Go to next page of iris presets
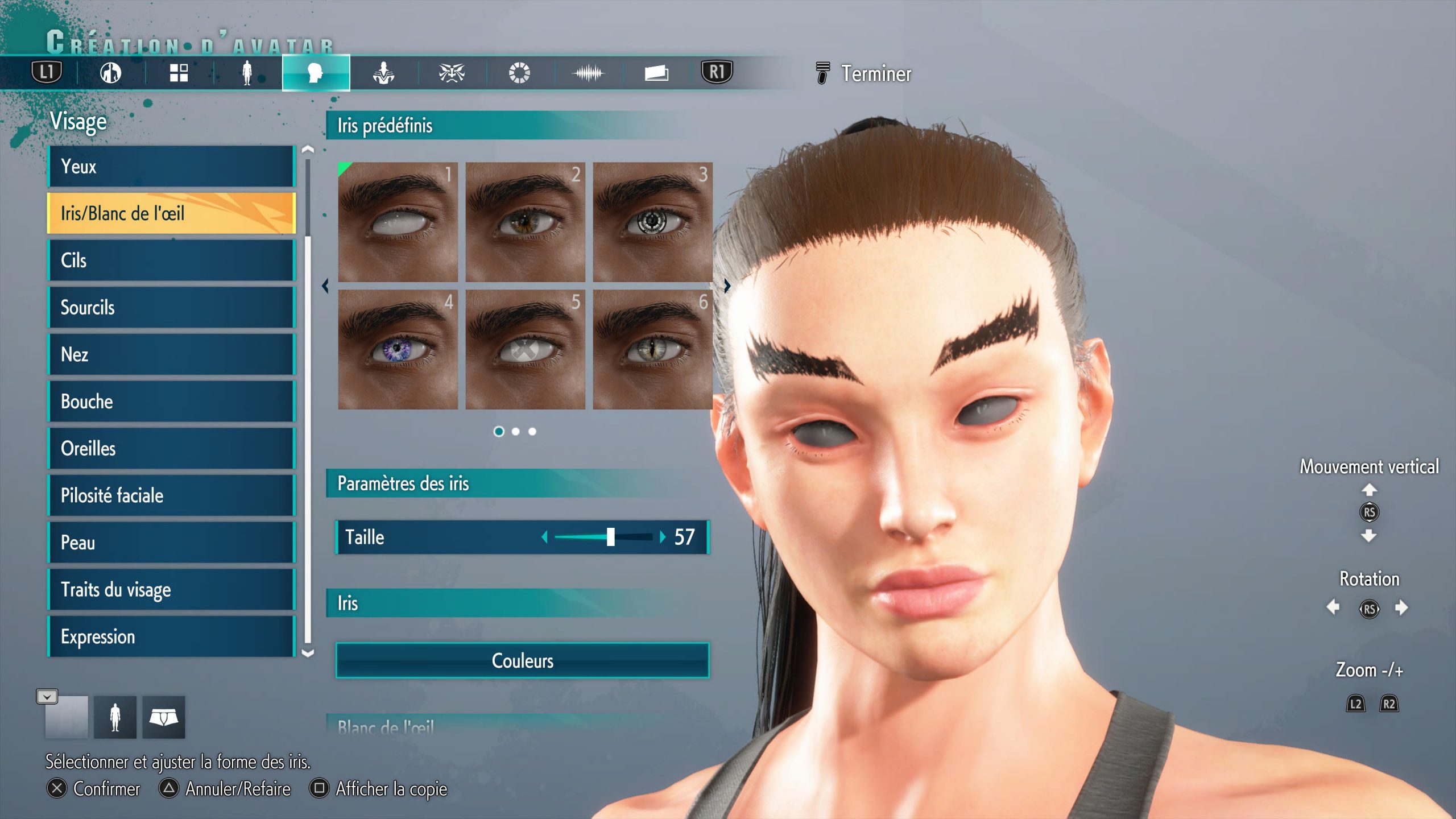Image resolution: width=1456 pixels, height=819 pixels. tap(727, 286)
